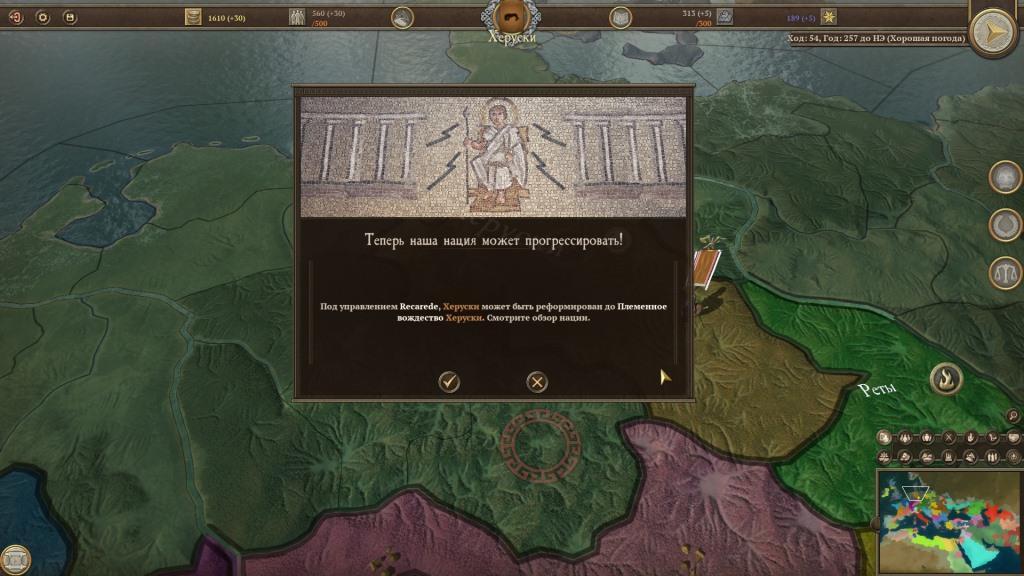Click the icon showing 313 in top bar
The image size is (1024, 576).
725,17
